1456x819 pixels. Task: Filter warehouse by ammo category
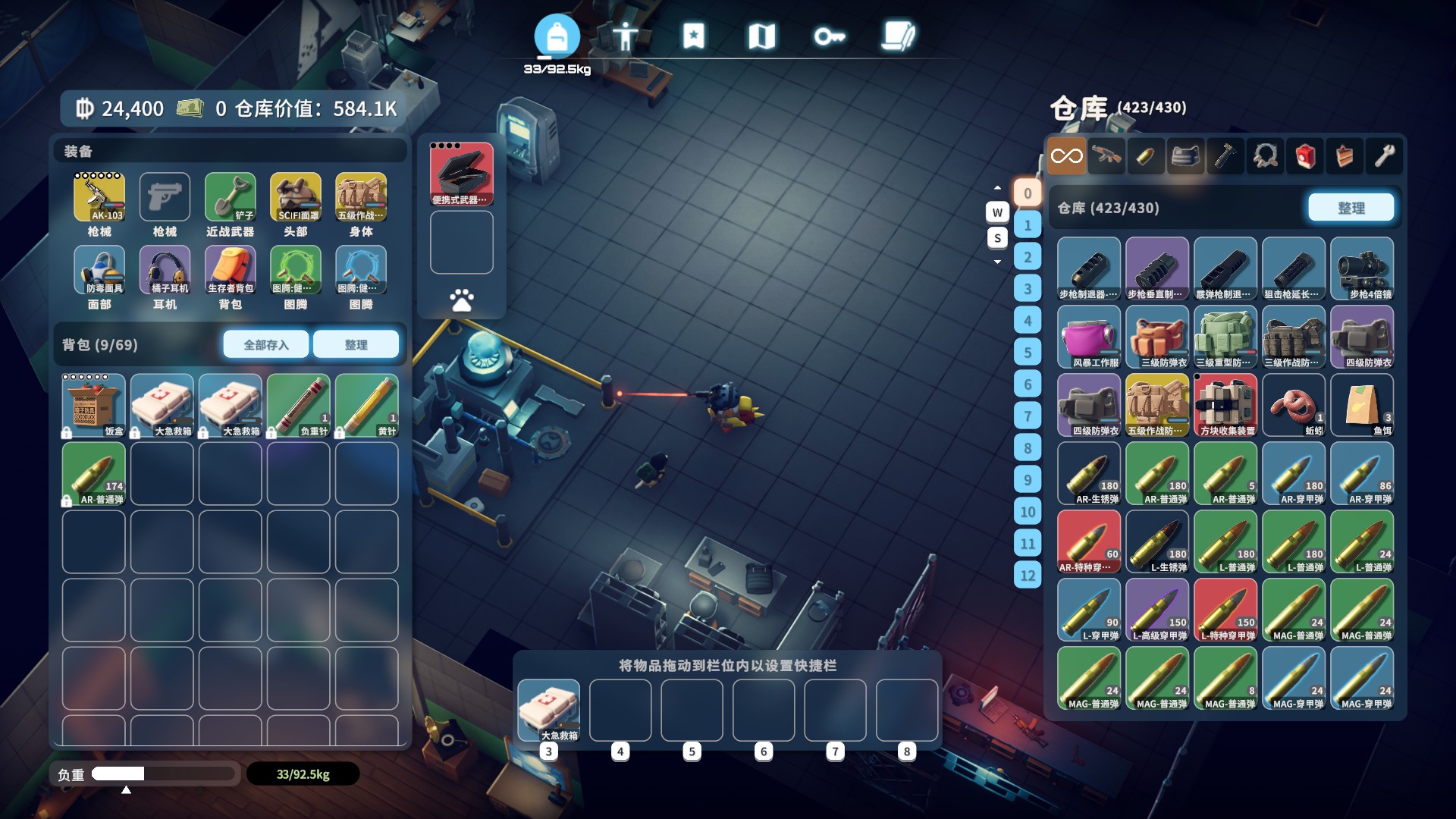point(1146,156)
